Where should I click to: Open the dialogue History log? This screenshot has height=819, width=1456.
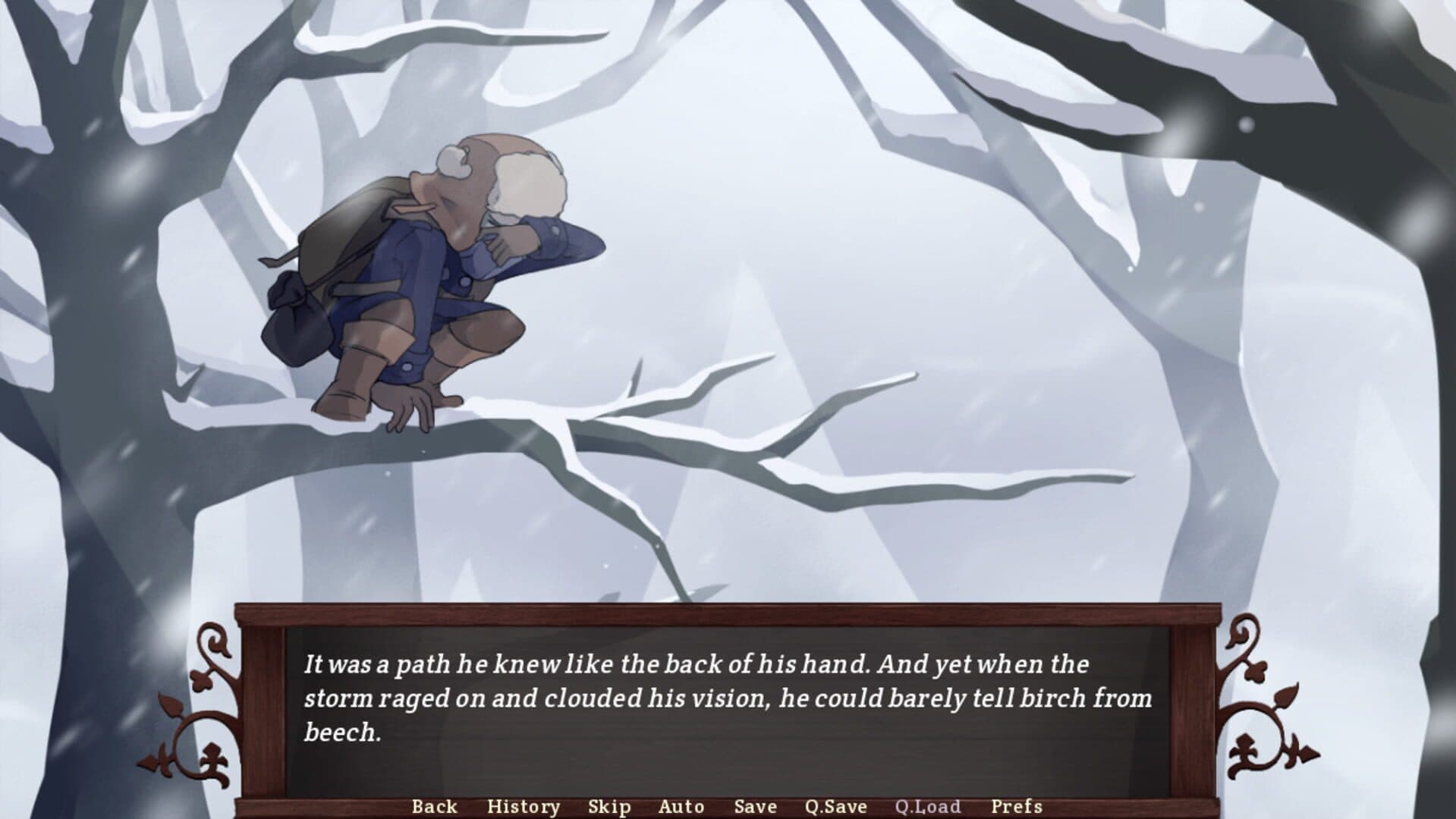523,806
